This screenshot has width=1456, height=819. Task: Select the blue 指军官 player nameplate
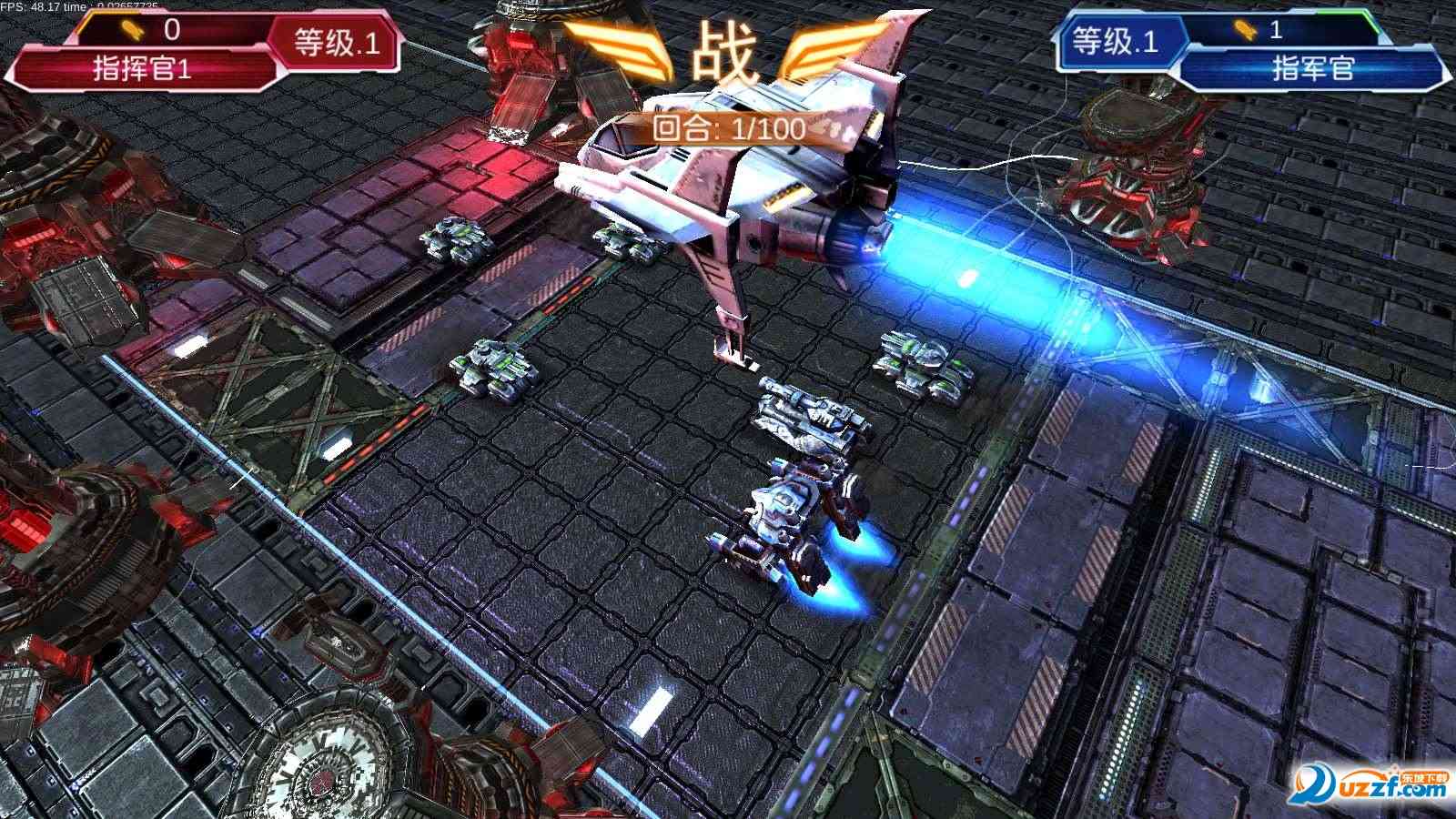(x=1312, y=68)
